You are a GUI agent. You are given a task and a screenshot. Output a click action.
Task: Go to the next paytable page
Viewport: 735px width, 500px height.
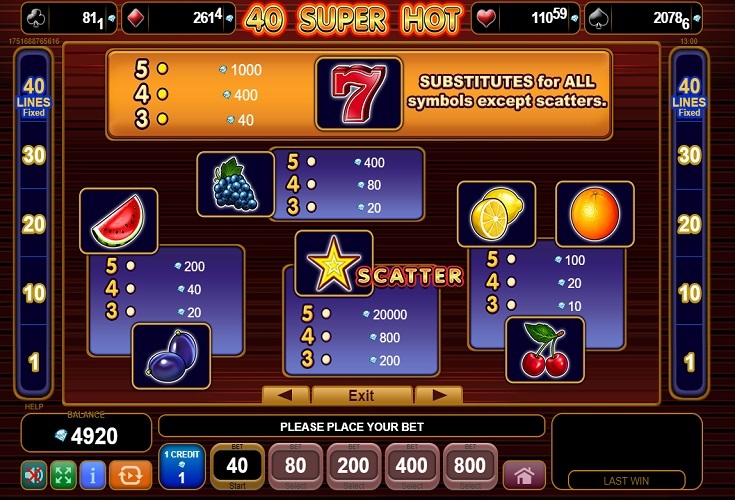438,395
